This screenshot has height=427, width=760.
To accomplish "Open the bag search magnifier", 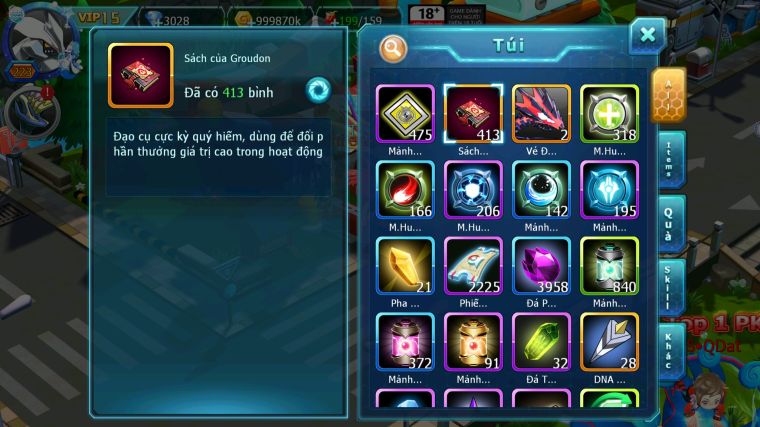I will pos(393,47).
